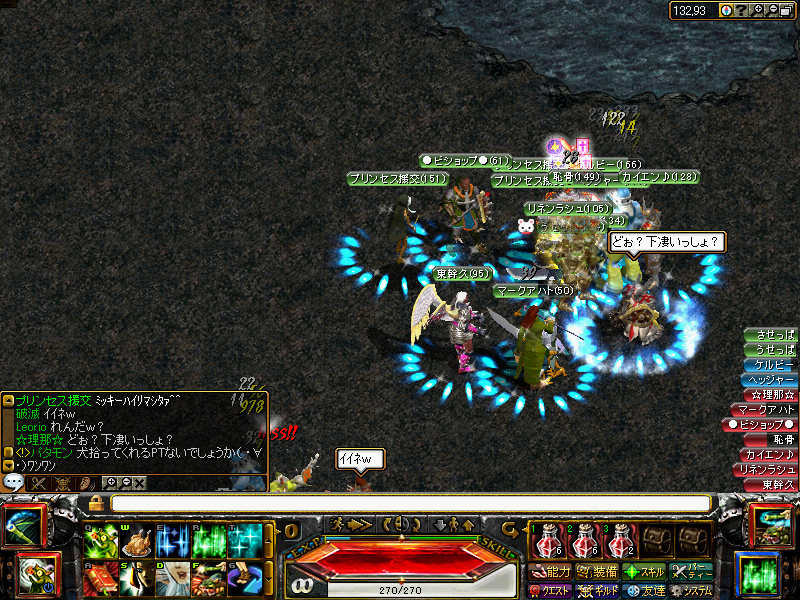Image resolution: width=800 pixels, height=600 pixels.
Task: Open the 友達 (friends) list
Action: tap(644, 591)
